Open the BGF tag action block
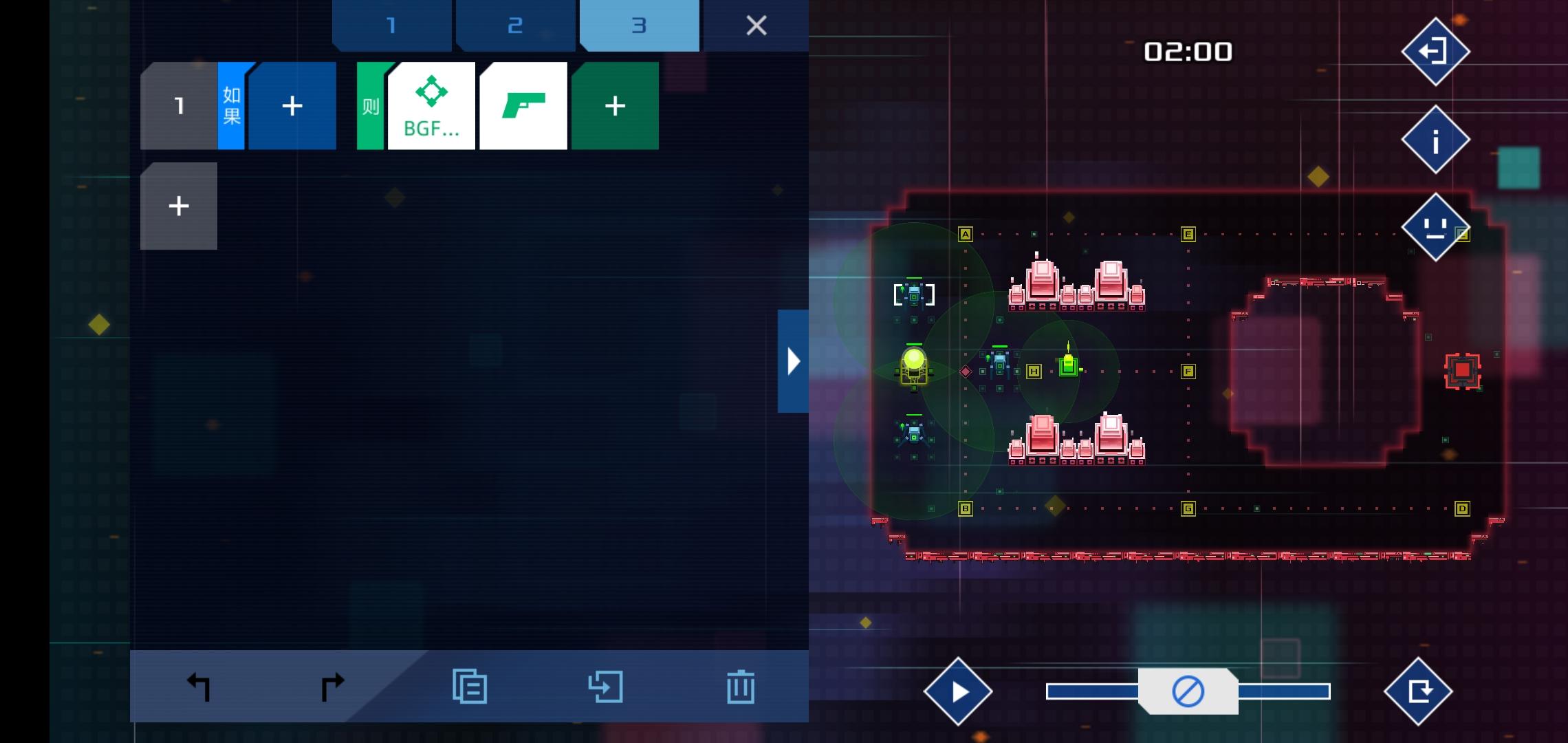 point(431,105)
